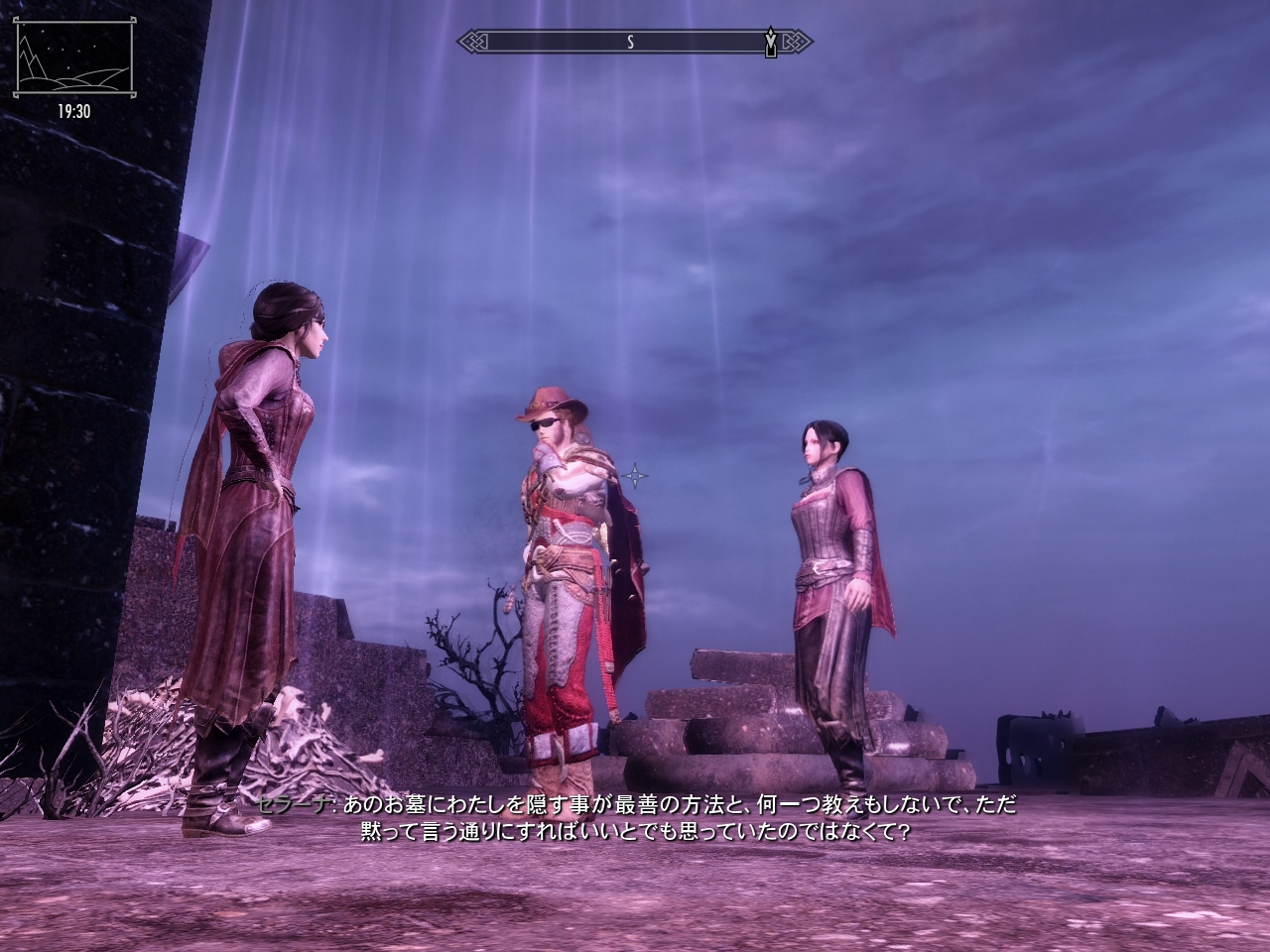Viewport: 1270px width, 952px height.
Task: Click the quest marker on the compass
Action: (771, 43)
